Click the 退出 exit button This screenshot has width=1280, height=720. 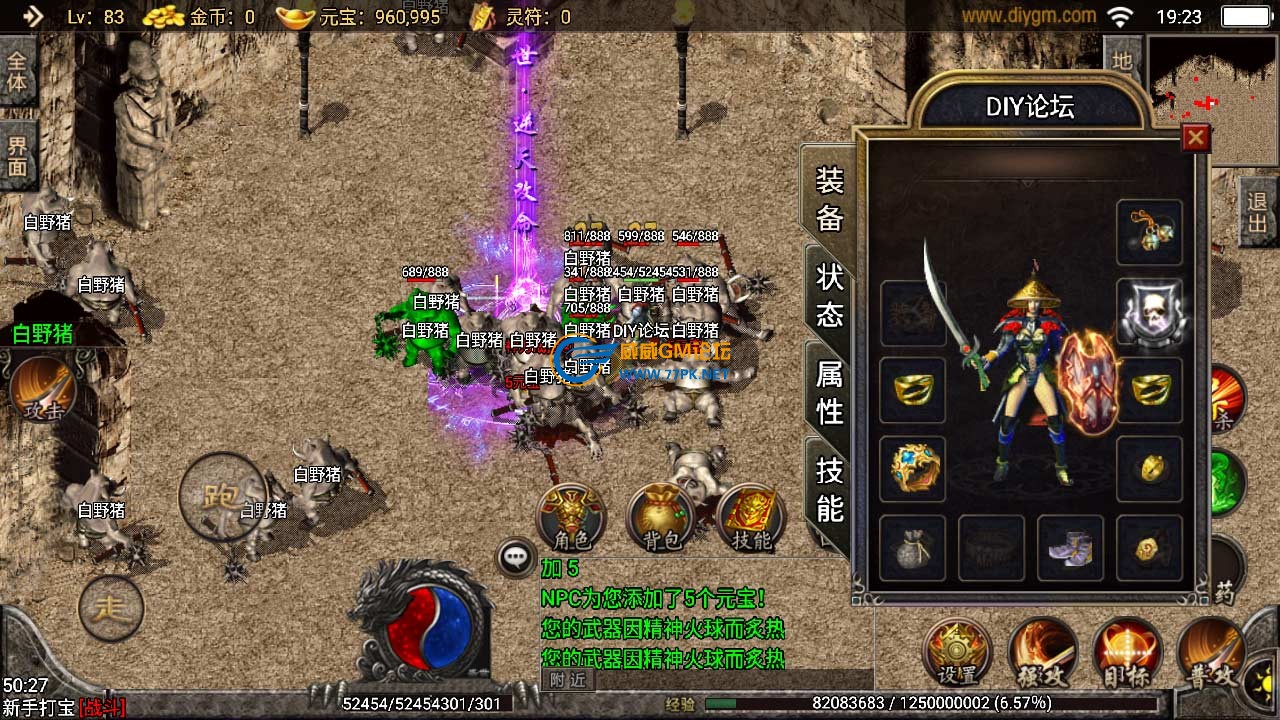(1258, 212)
